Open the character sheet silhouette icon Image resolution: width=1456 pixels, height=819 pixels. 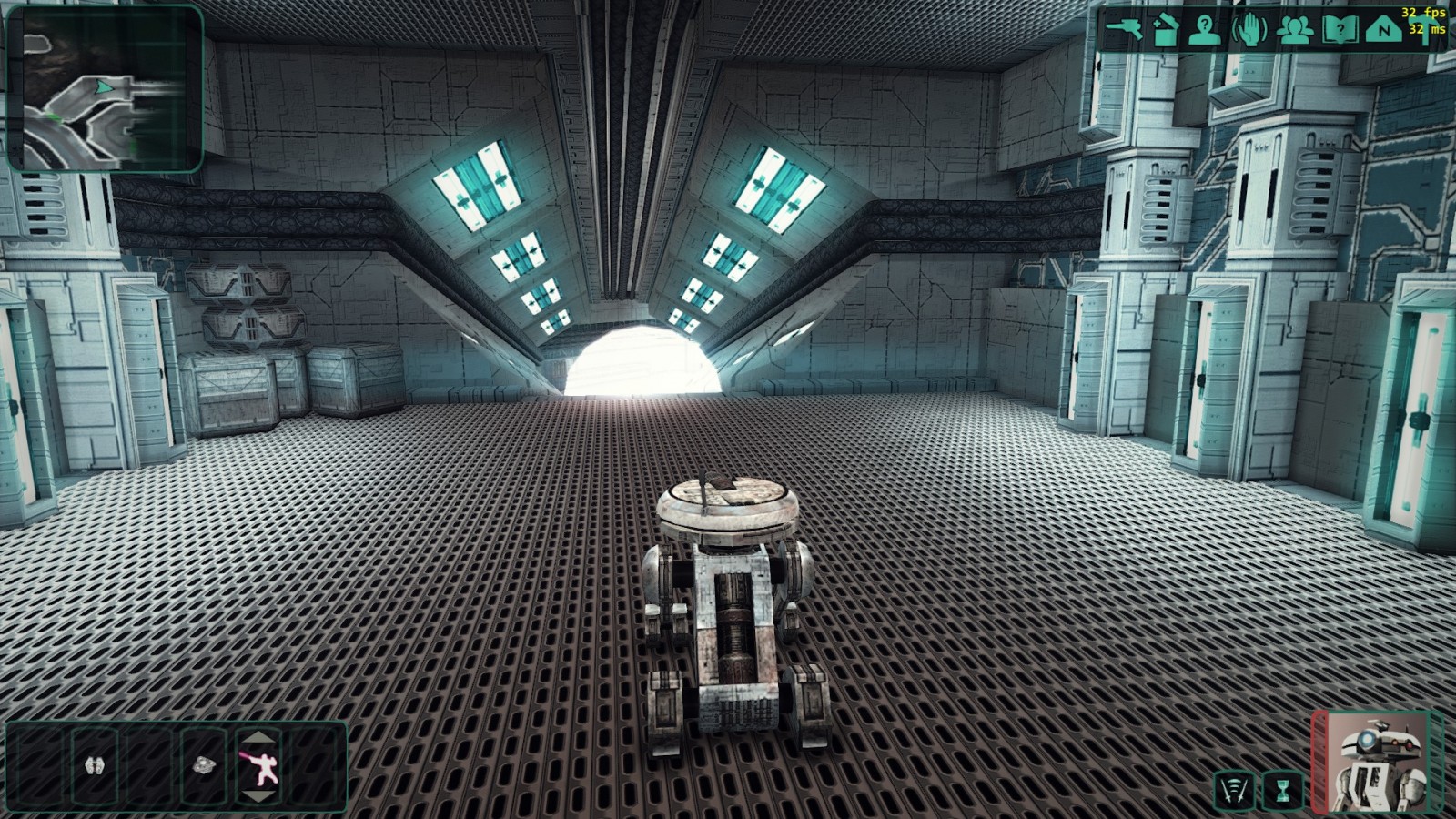[1205, 30]
